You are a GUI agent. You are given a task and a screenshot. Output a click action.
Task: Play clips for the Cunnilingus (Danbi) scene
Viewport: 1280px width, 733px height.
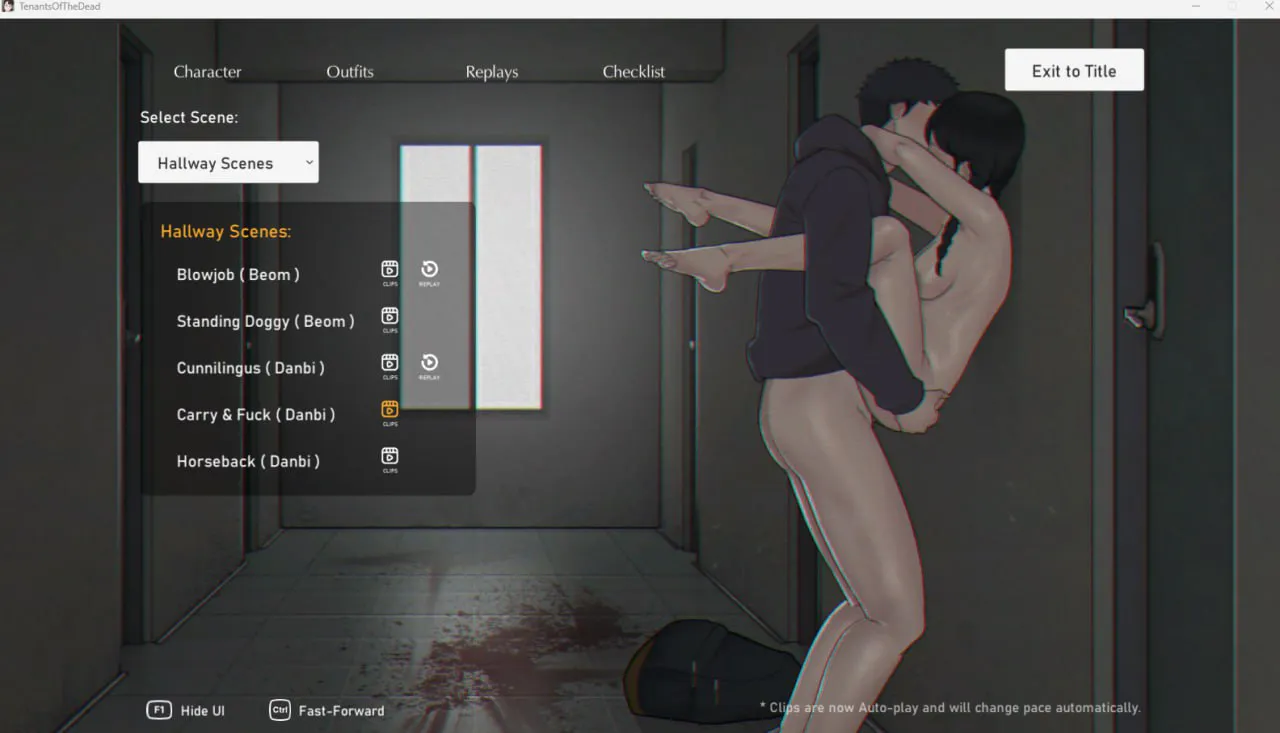pos(390,363)
